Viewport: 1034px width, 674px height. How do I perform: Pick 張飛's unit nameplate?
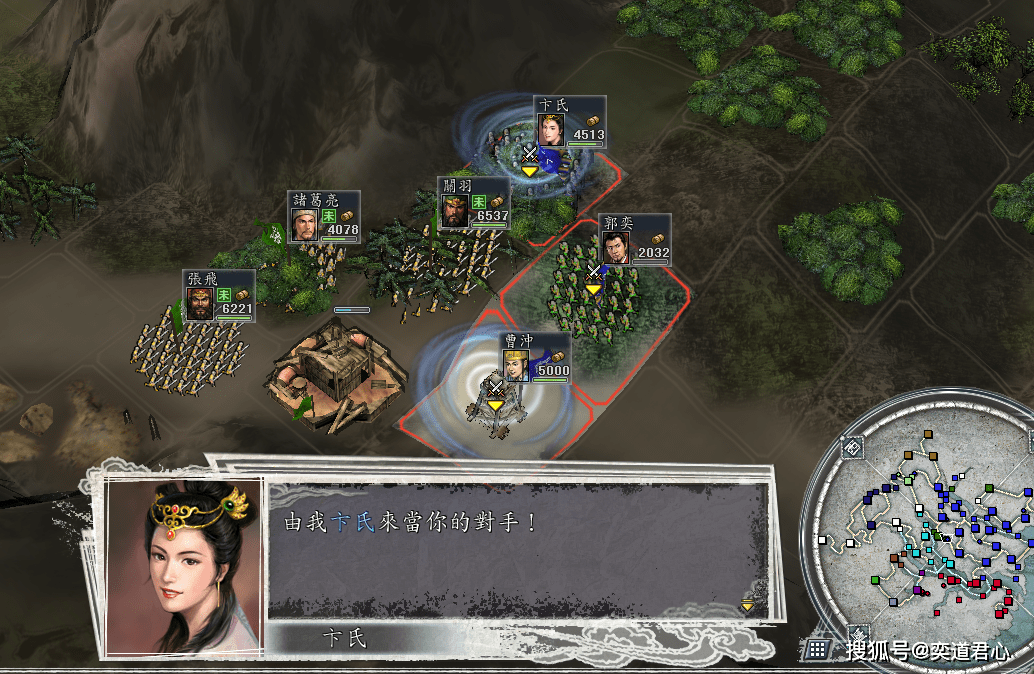(218, 296)
